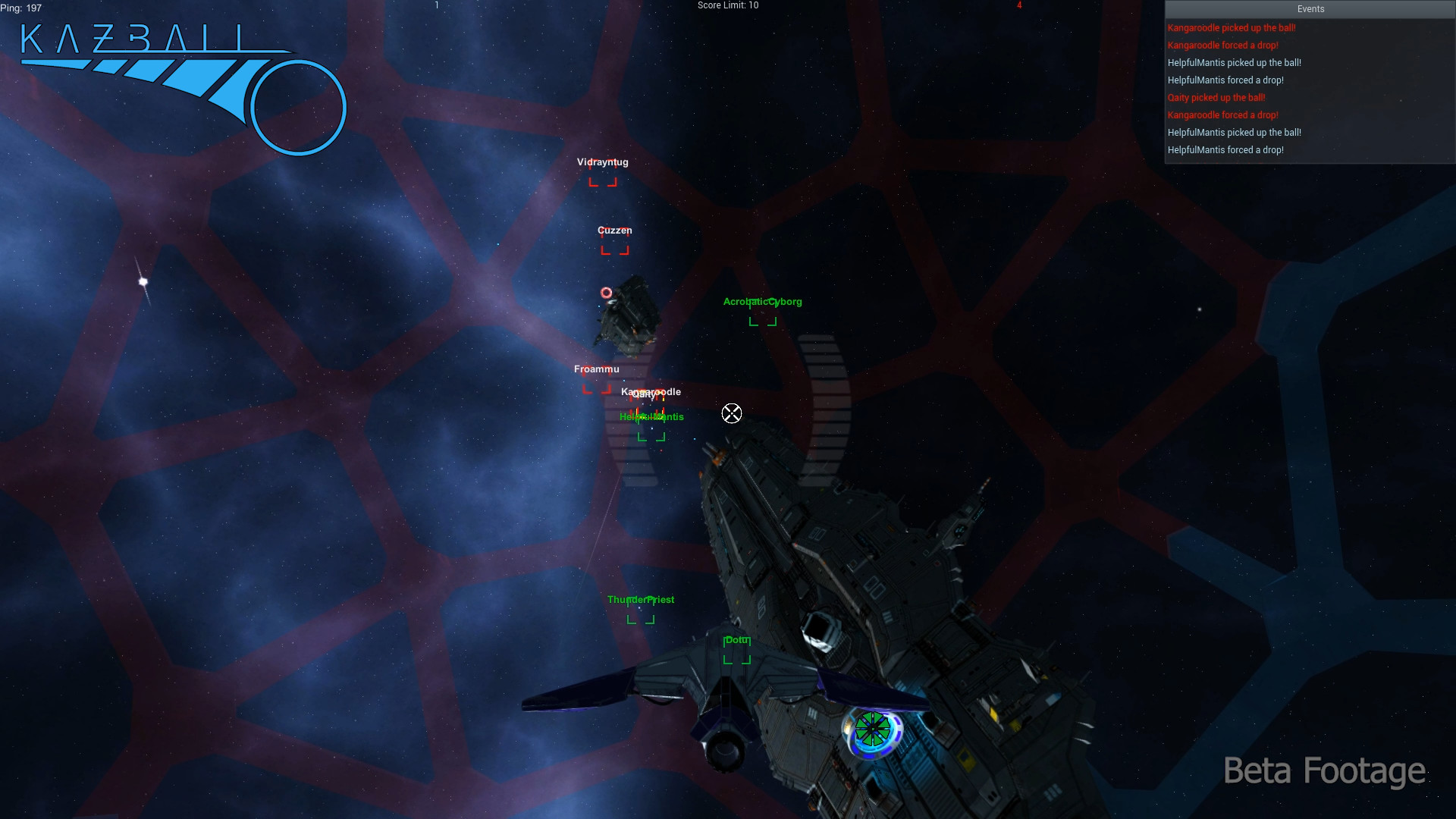The image size is (1456, 819).
Task: Click the Ping: 197 indicator
Action: point(22,8)
